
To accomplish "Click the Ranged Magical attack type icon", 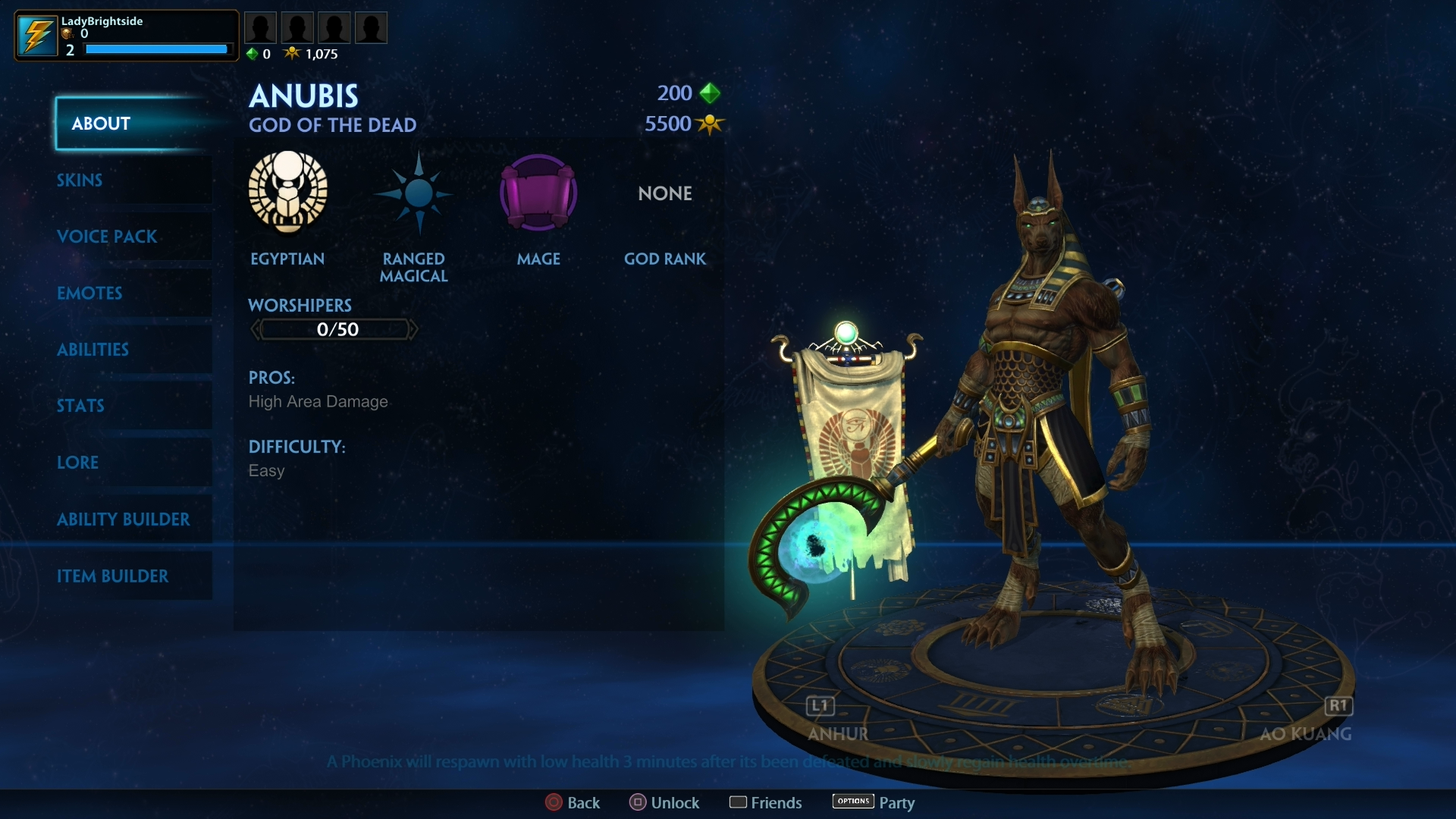I will click(413, 193).
